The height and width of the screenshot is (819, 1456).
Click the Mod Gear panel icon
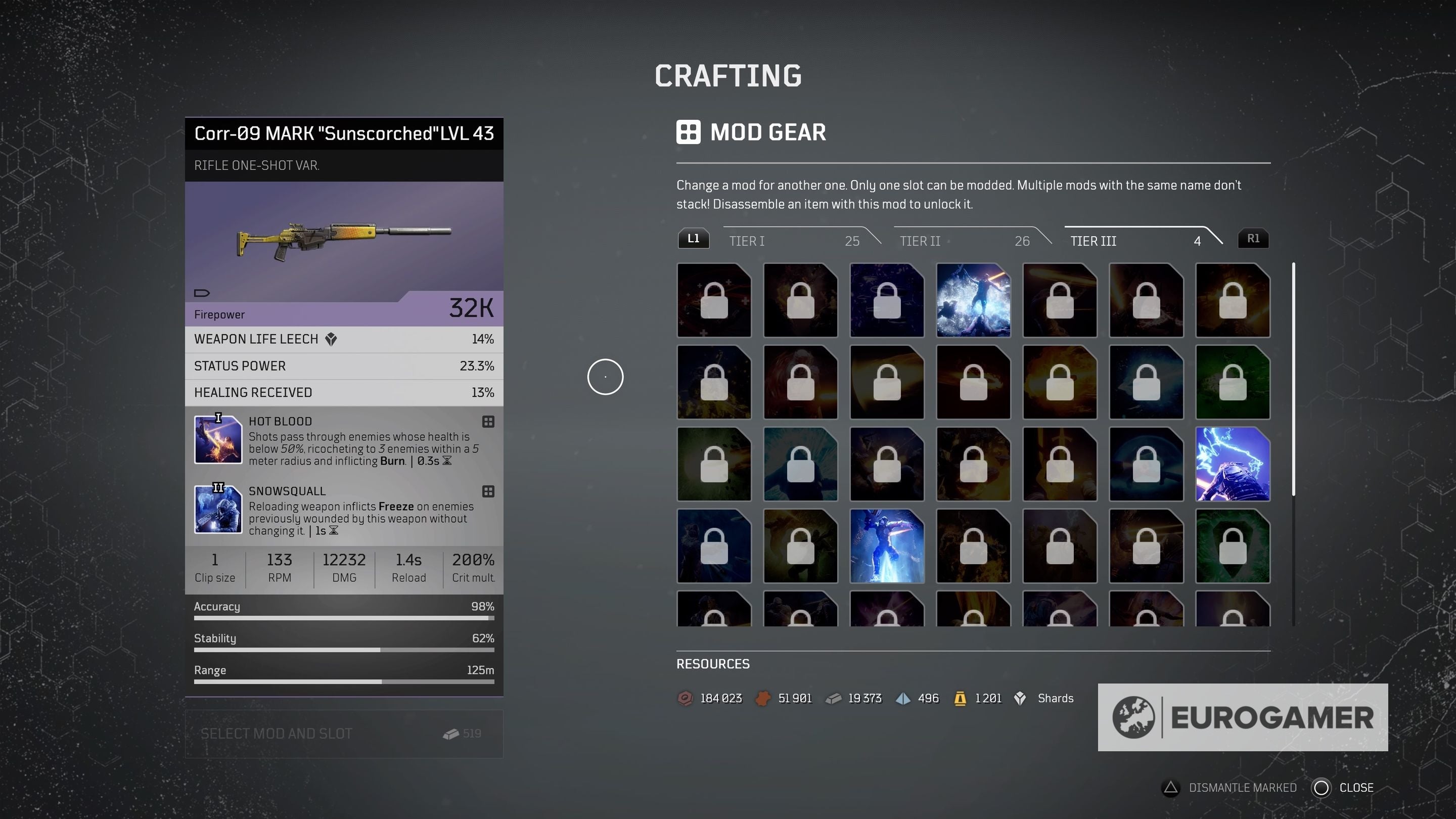pyautogui.click(x=689, y=132)
